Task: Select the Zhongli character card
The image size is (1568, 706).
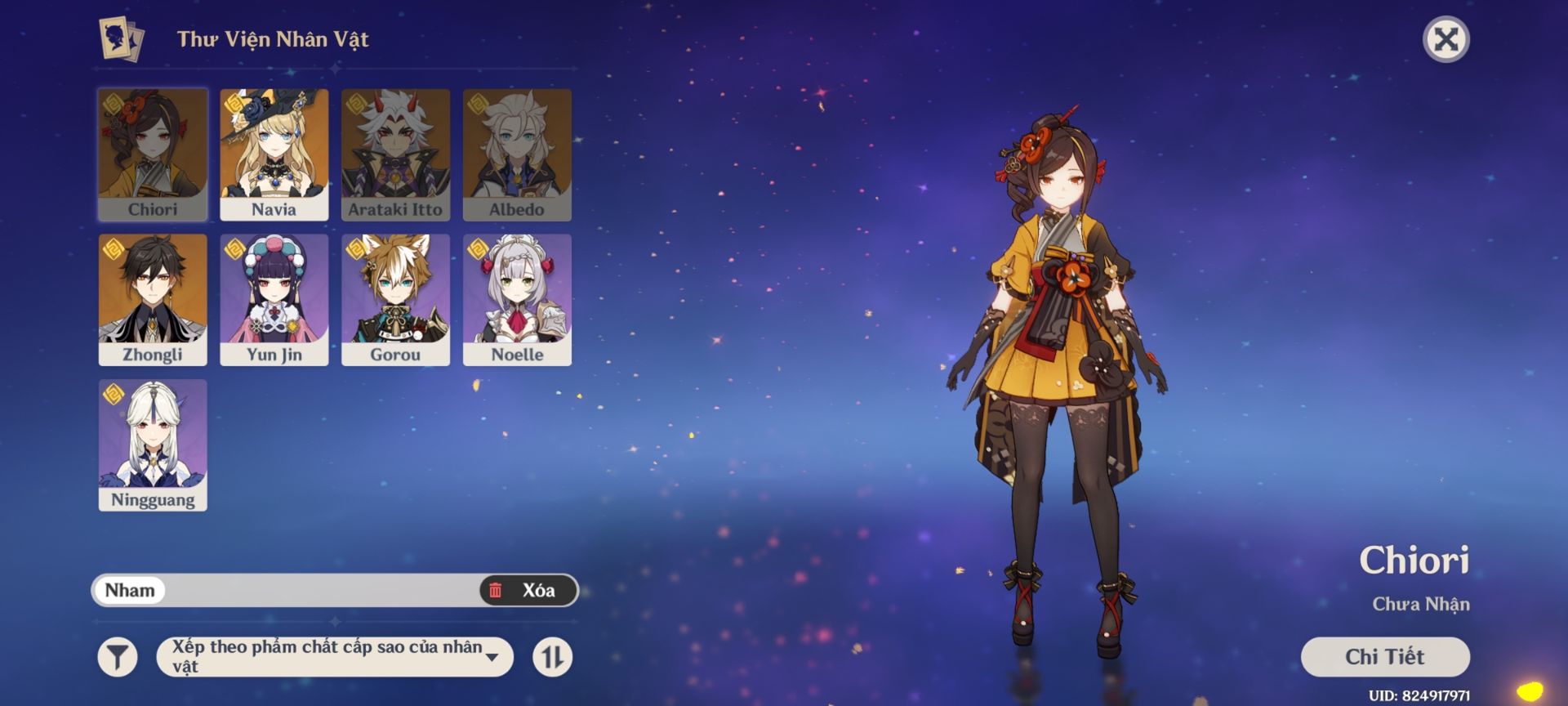Action: coord(153,300)
